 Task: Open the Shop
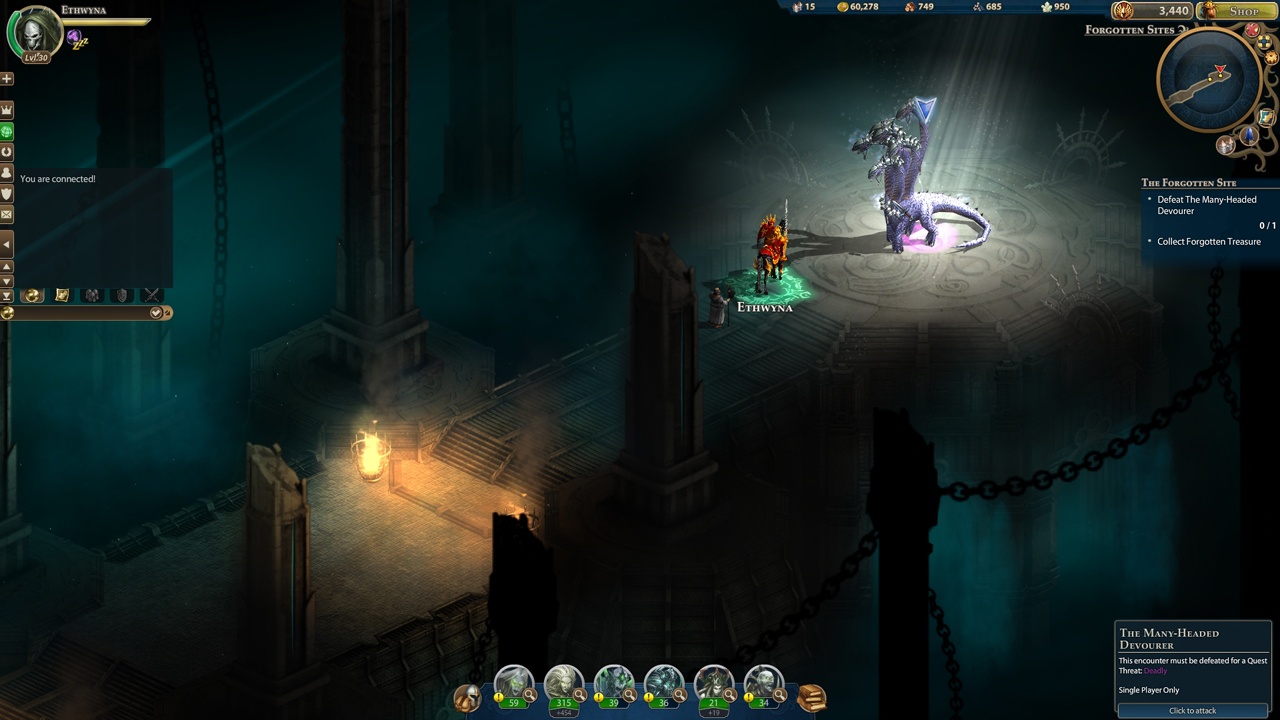[x=1237, y=11]
